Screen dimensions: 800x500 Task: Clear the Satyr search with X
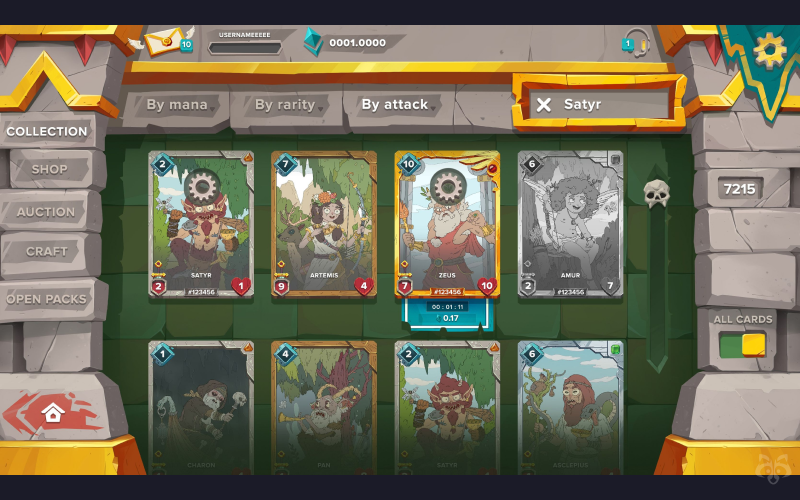pos(543,104)
